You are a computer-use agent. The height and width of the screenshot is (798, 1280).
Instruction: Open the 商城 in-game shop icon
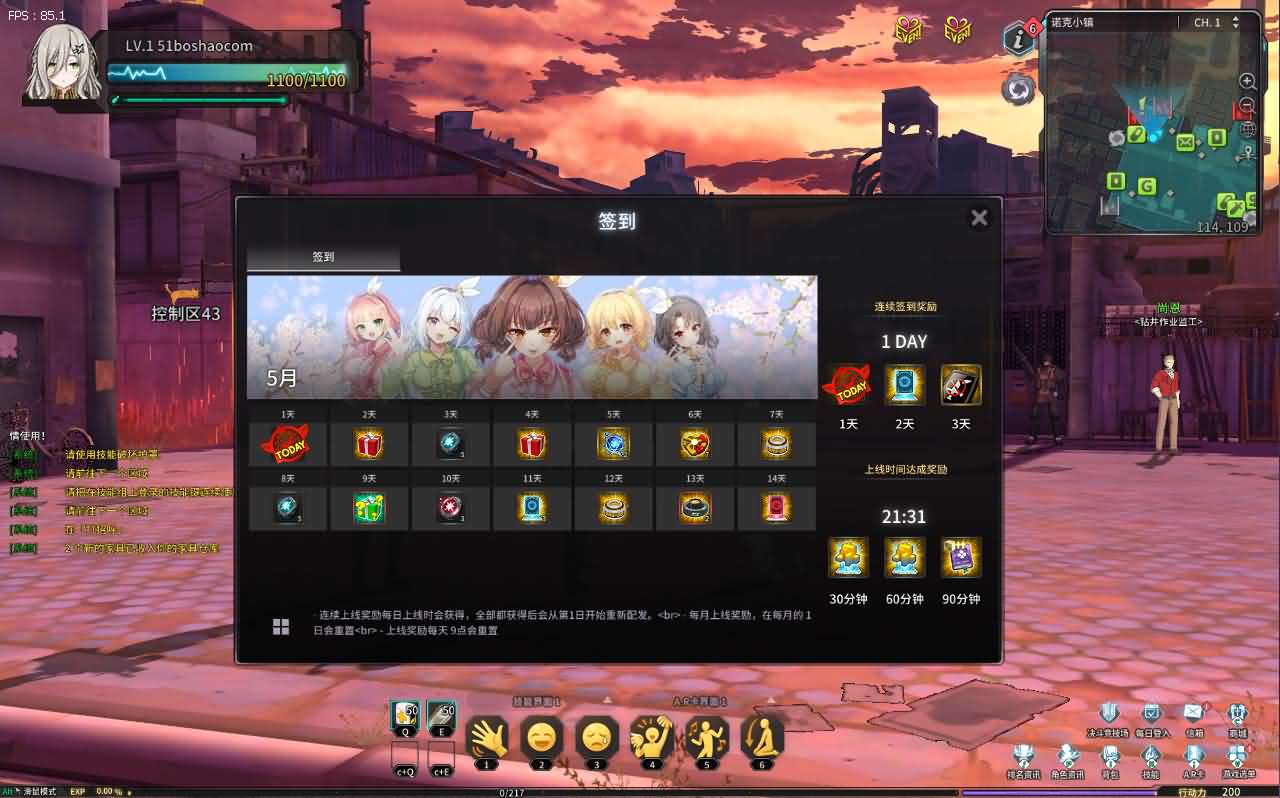pyautogui.click(x=1237, y=712)
